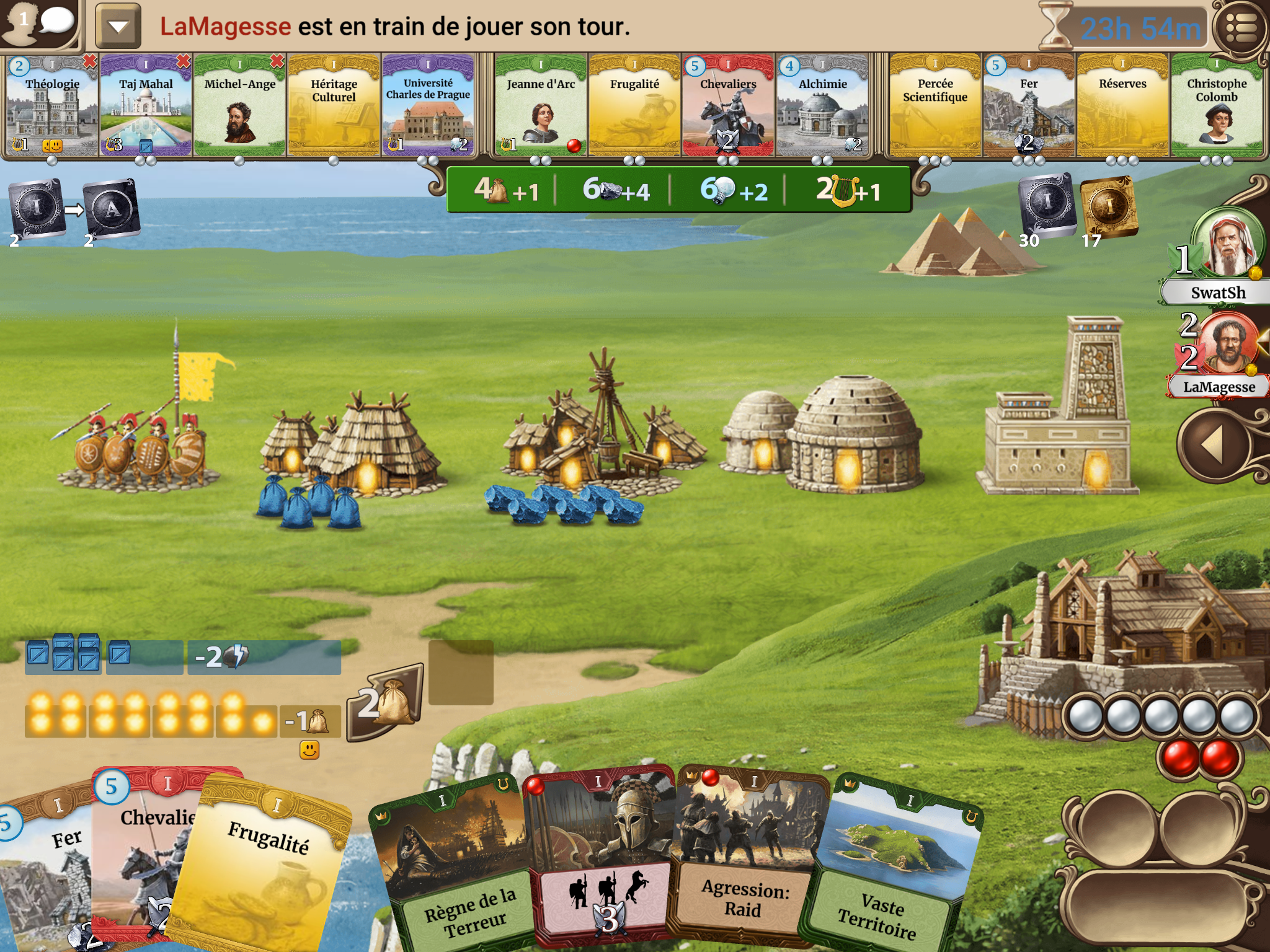View LaMagesse's player portrait
The width and height of the screenshot is (1270, 952).
(1228, 344)
